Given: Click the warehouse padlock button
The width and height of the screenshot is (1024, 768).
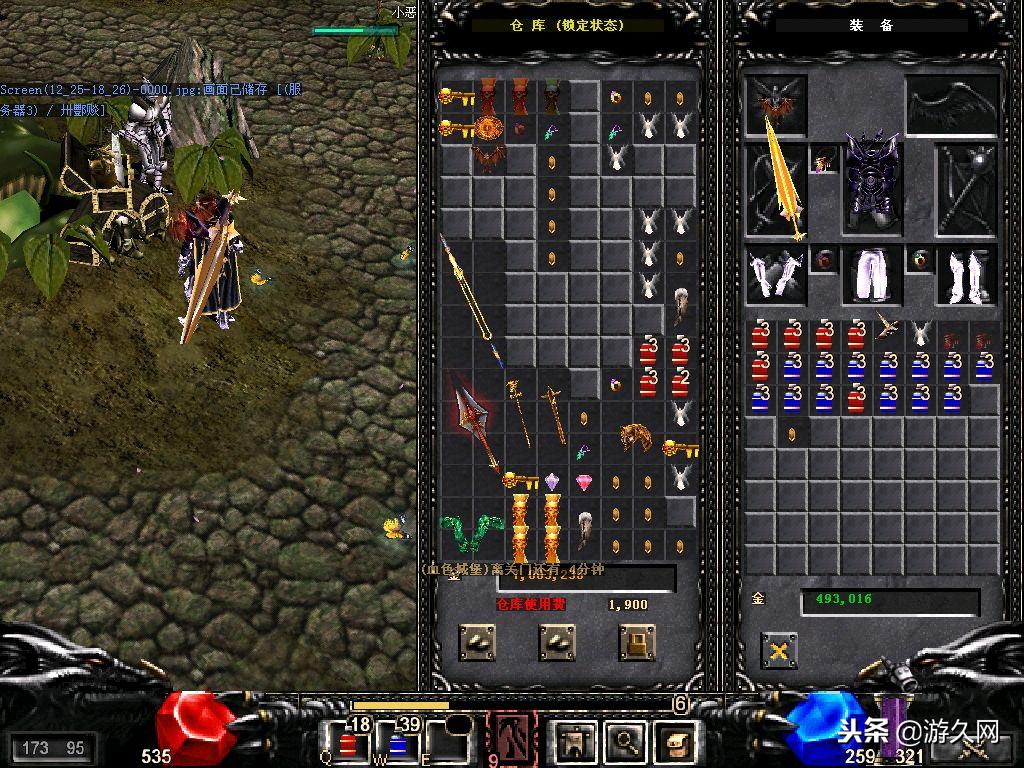Looking at the screenshot, I should [637, 643].
